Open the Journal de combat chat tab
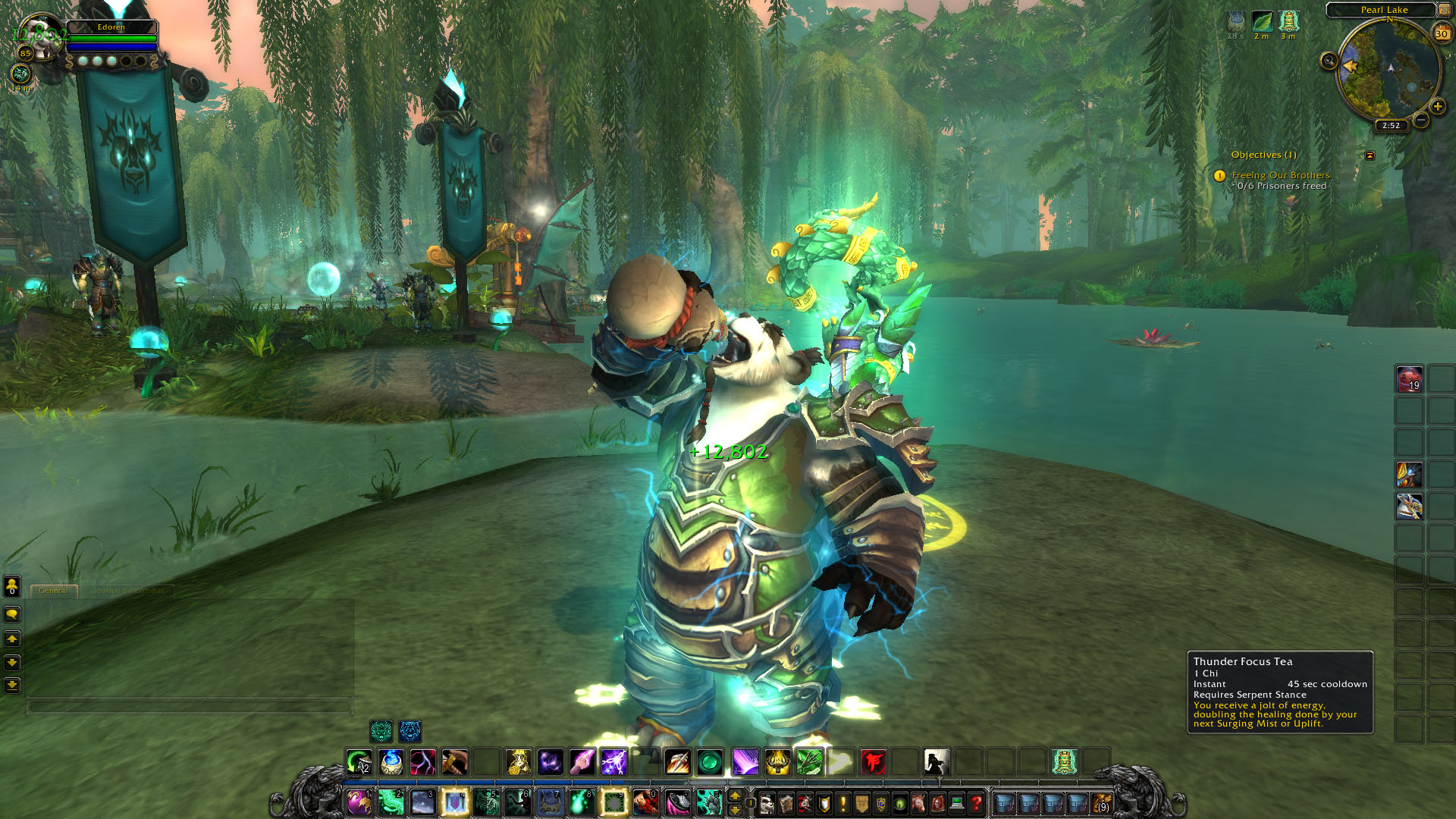 128,591
